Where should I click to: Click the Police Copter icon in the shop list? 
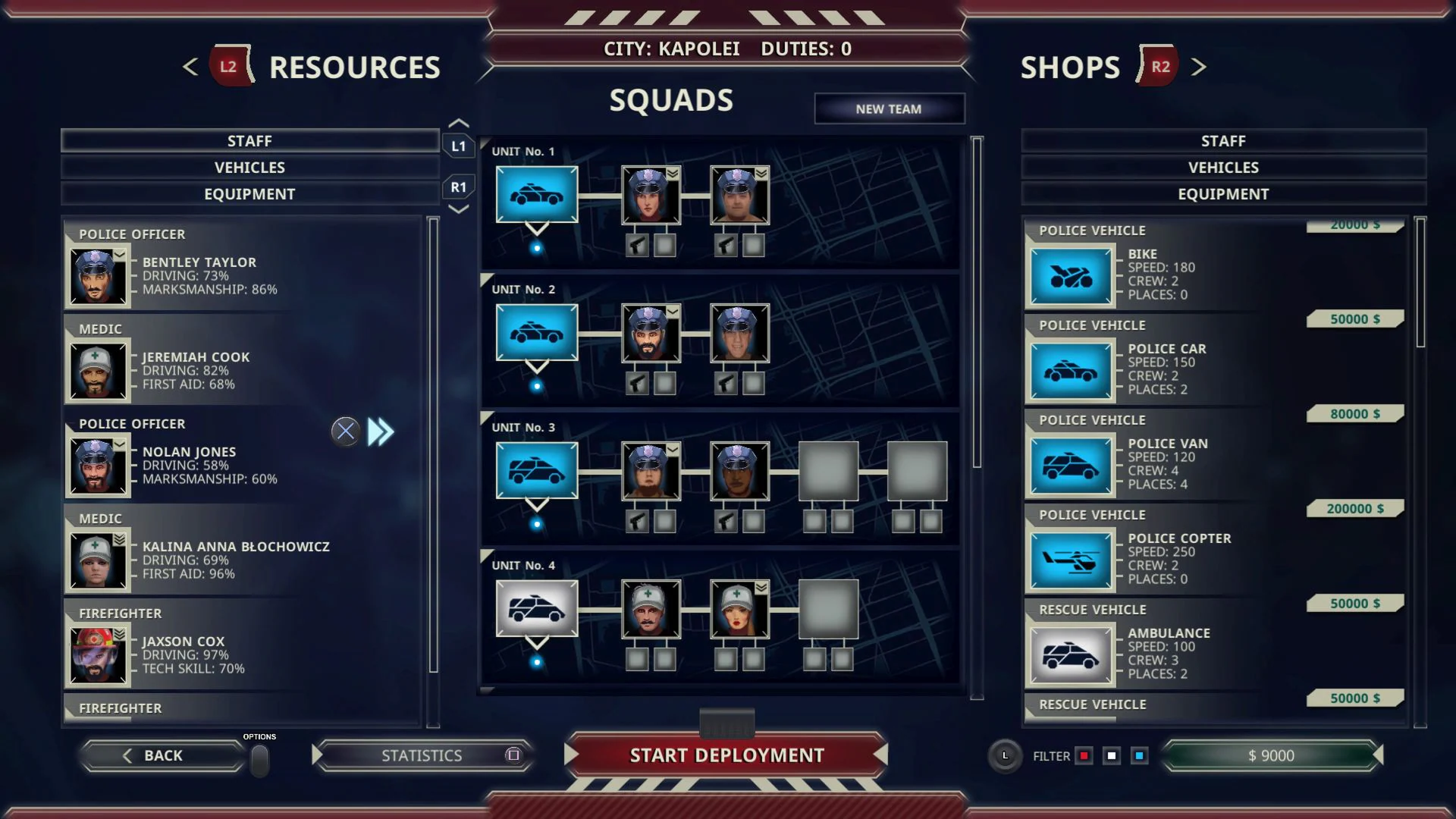[1071, 560]
